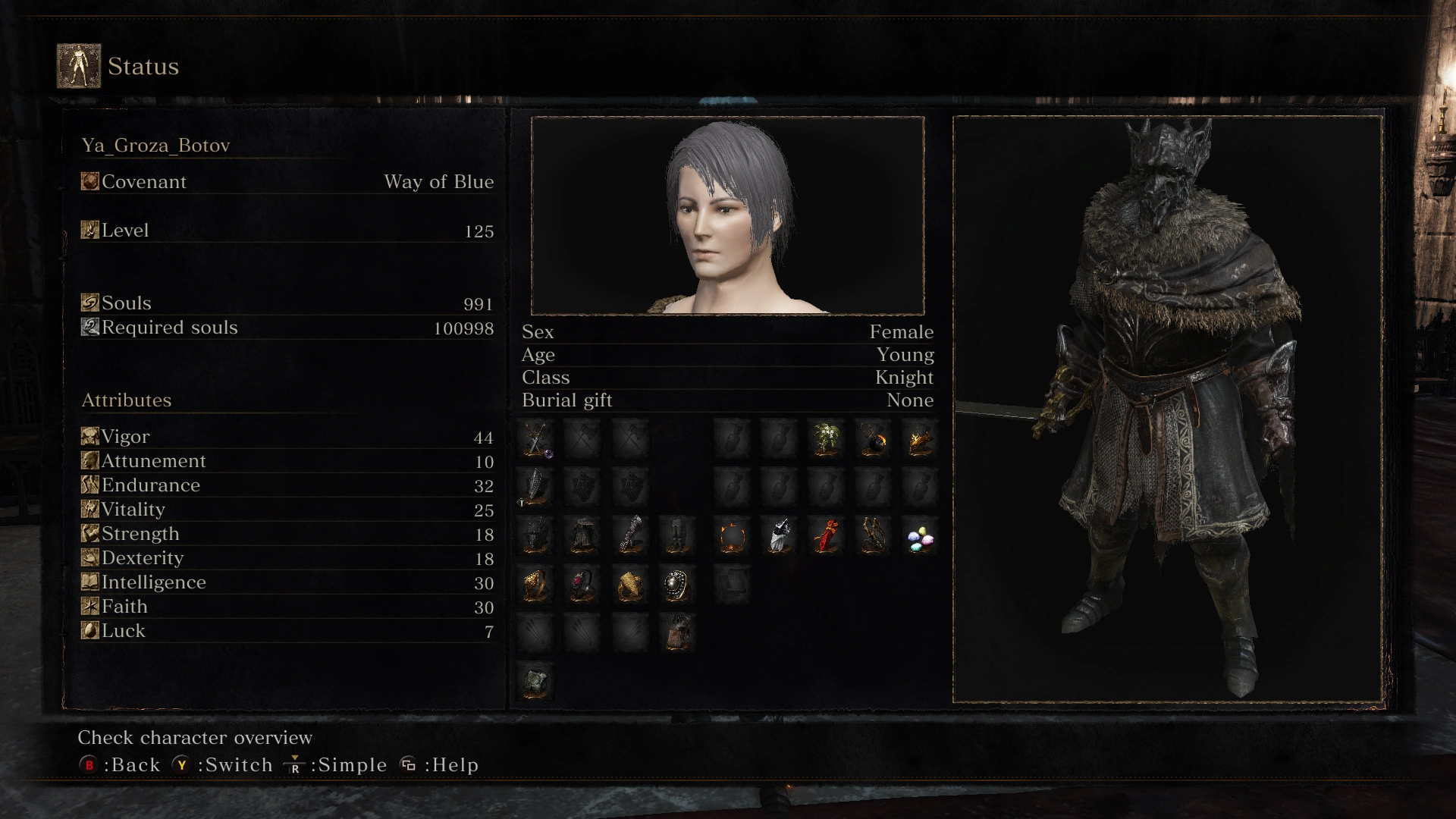Select the gauntlets armor slot
The image size is (1456, 819).
pos(630,535)
